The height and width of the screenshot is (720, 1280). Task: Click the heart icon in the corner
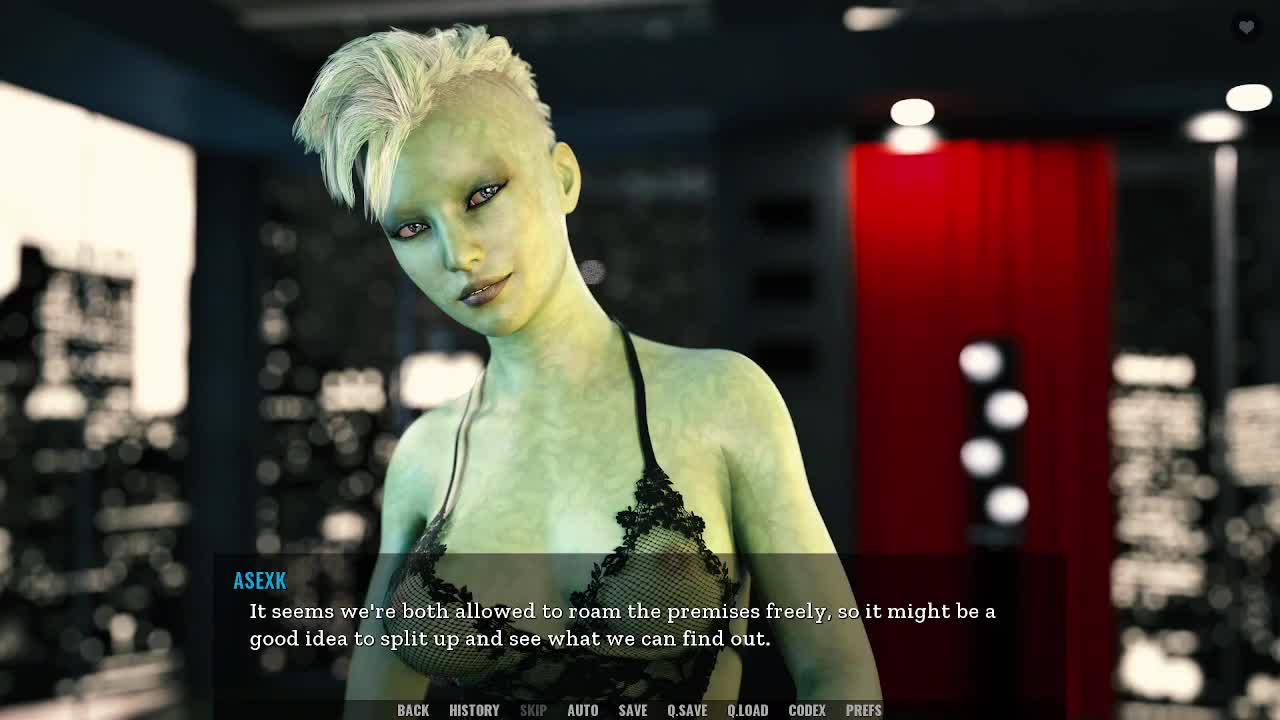click(x=1246, y=28)
